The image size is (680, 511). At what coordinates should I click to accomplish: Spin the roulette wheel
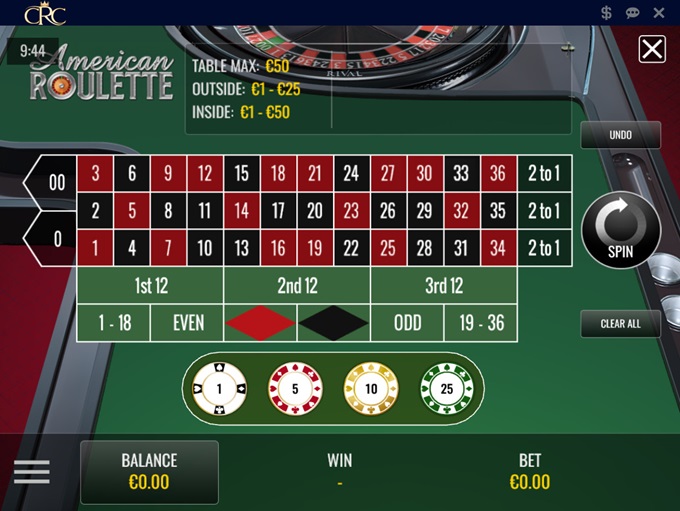point(620,231)
